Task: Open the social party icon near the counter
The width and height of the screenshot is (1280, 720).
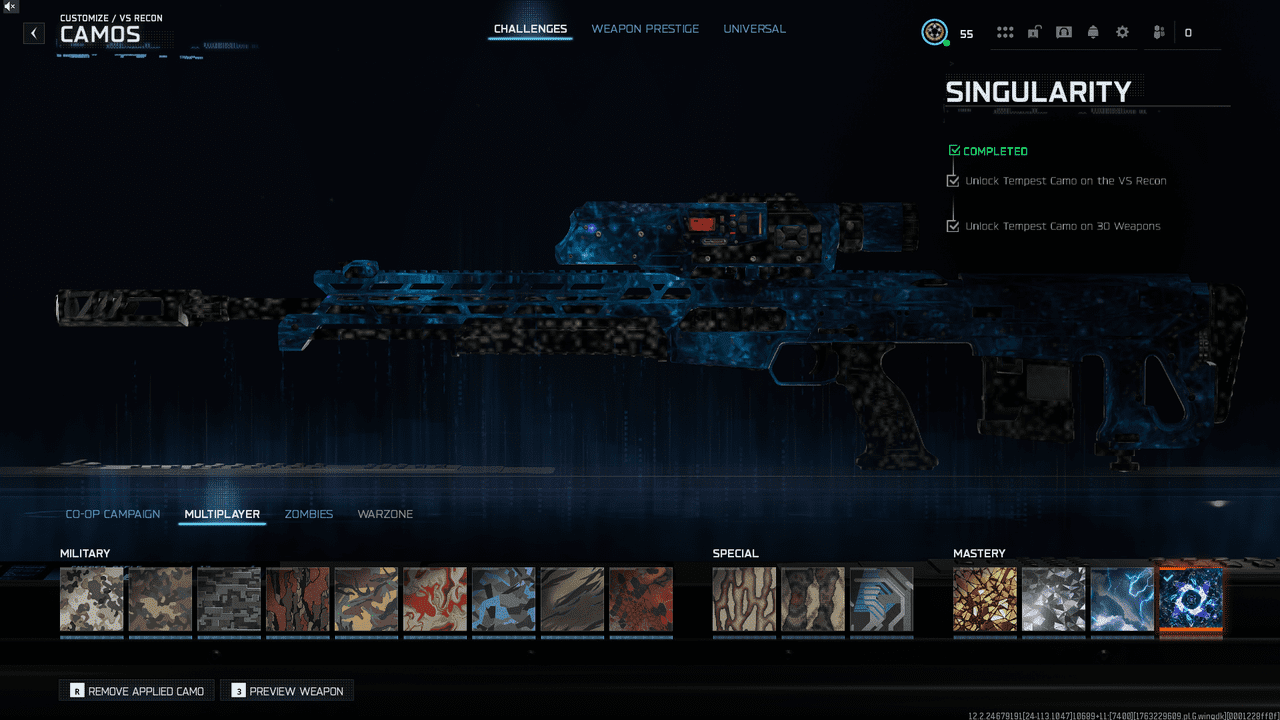Action: click(1157, 31)
